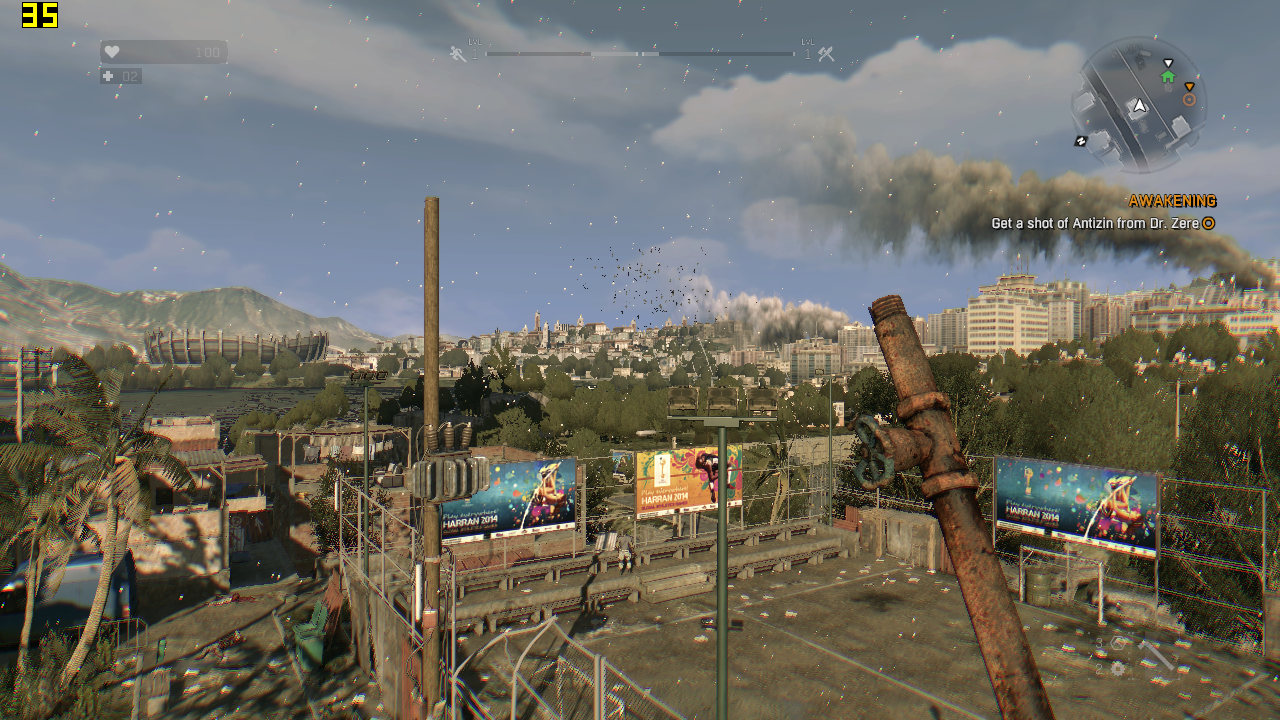Screen dimensions: 1280x720
Task: Click the medkit count icon
Action: click(x=108, y=76)
